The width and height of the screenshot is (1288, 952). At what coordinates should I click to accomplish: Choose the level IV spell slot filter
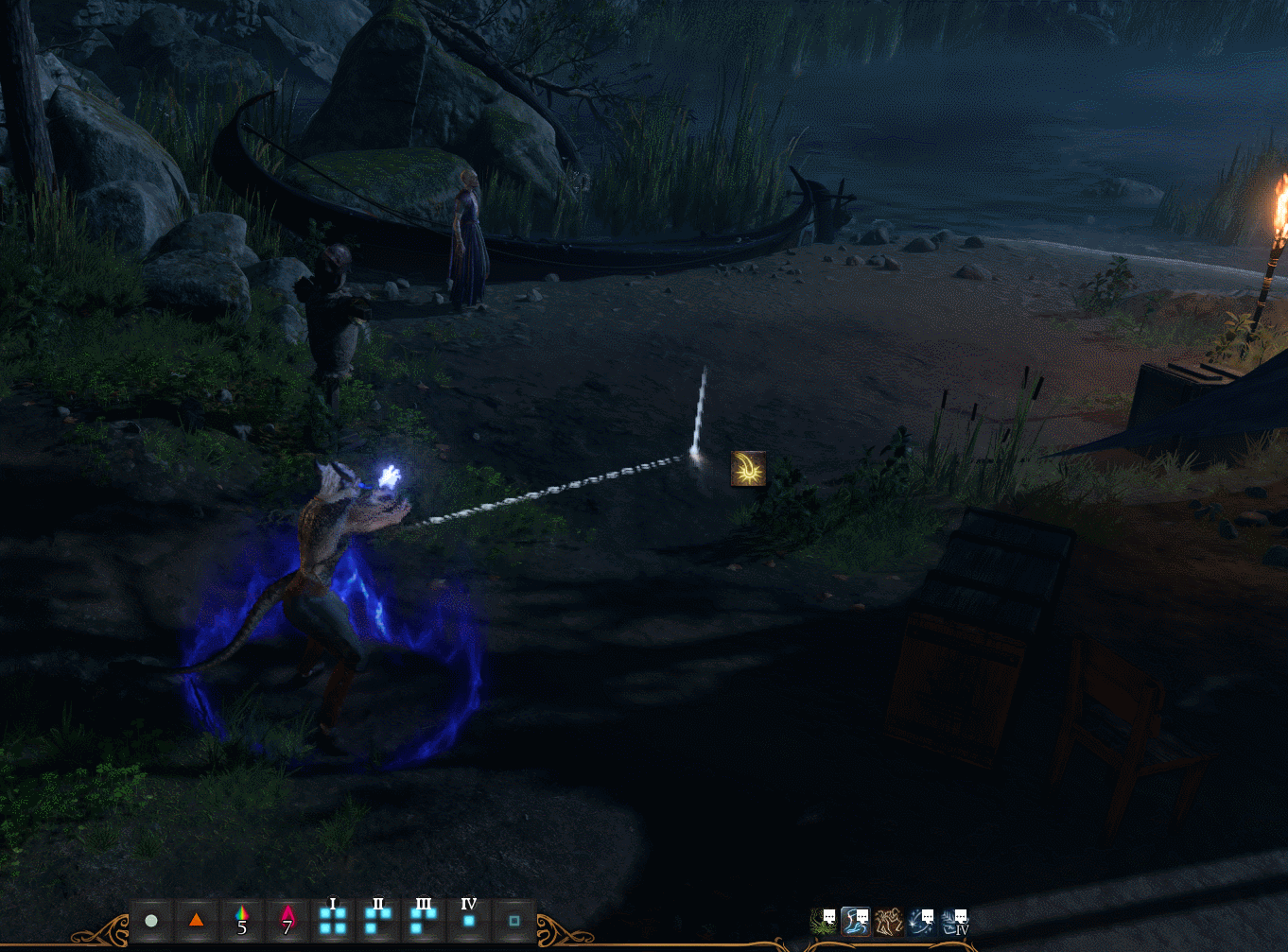point(469,920)
